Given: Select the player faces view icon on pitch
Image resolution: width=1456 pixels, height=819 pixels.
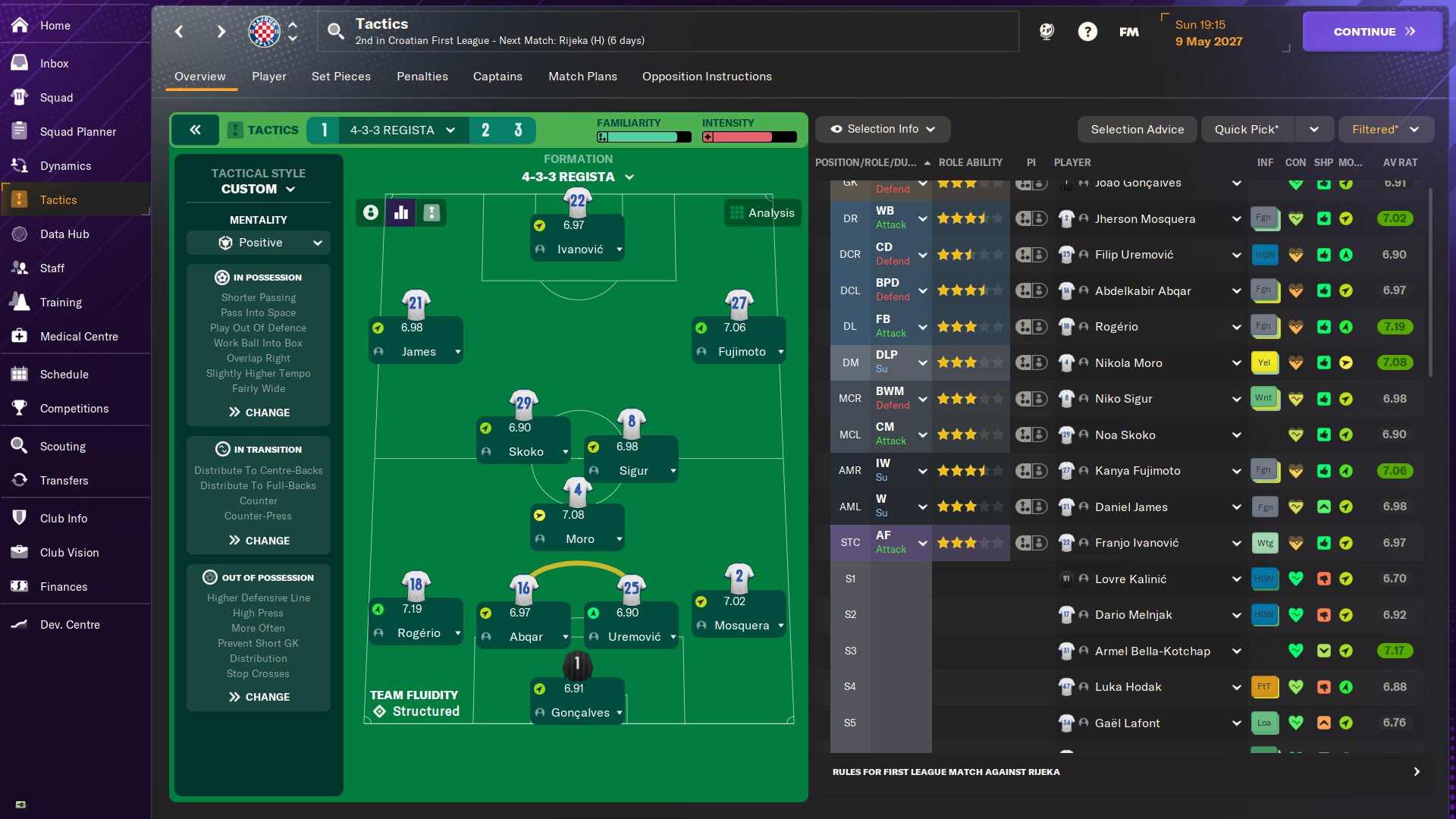Looking at the screenshot, I should click(x=369, y=212).
